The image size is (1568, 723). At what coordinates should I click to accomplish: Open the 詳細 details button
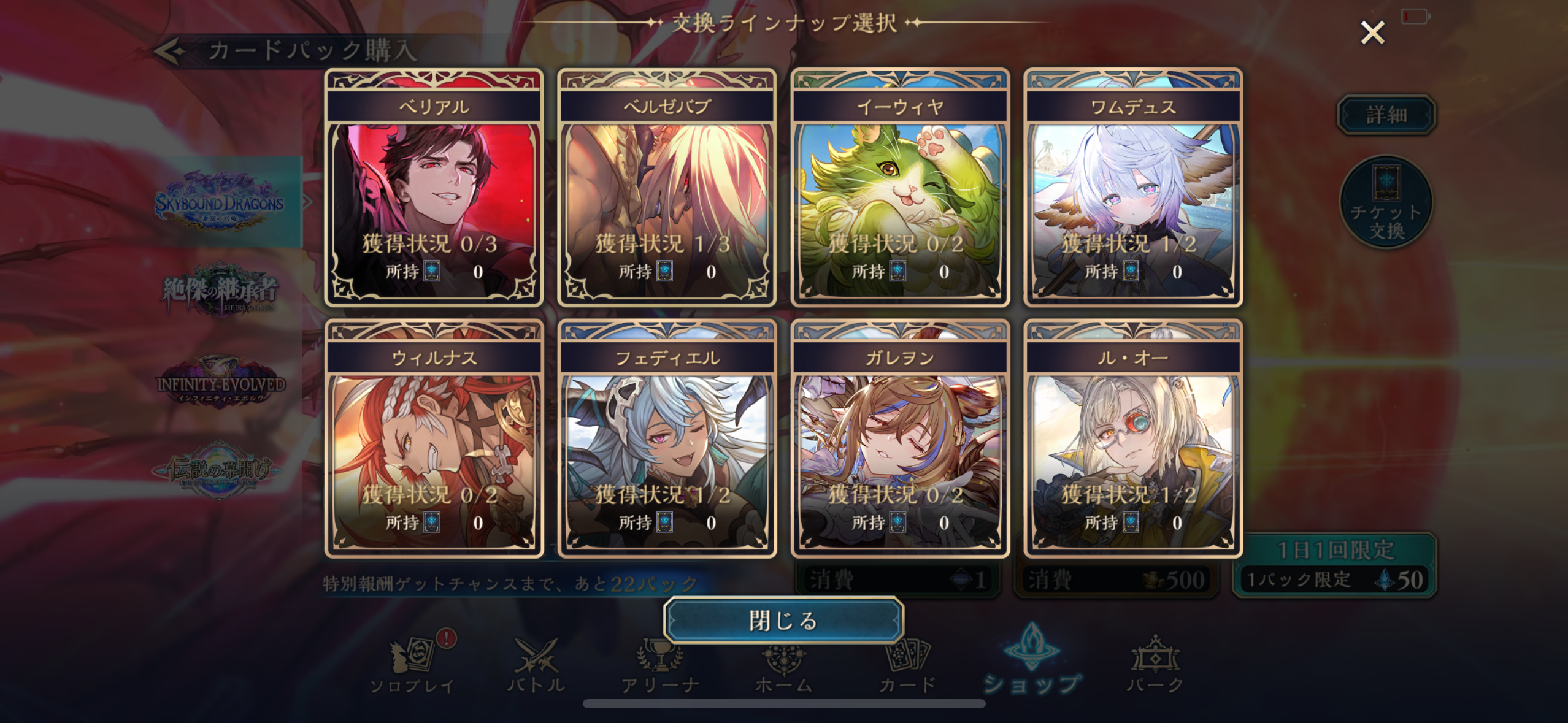tap(1386, 115)
